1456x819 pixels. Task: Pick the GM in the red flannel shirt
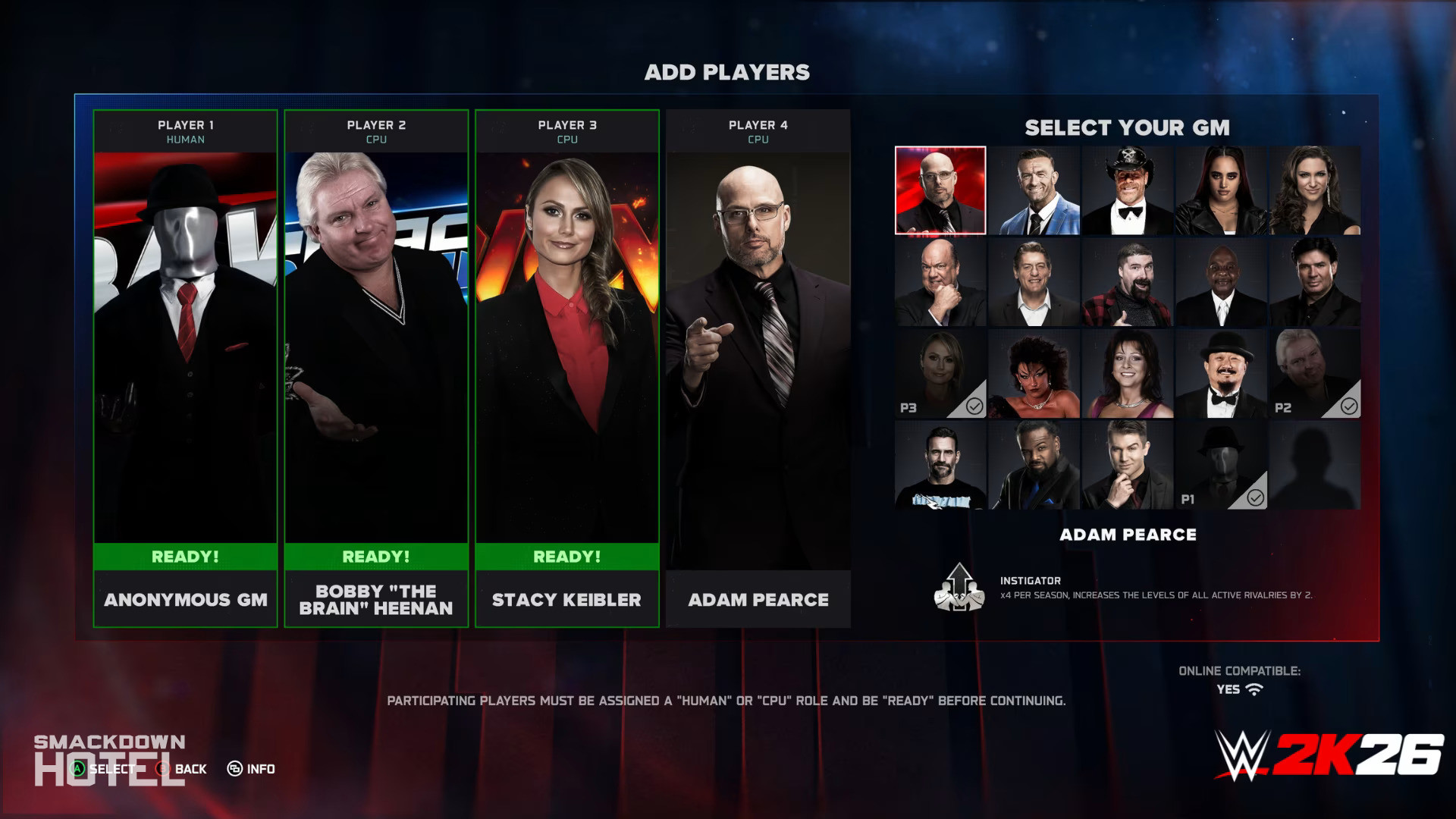(1128, 282)
